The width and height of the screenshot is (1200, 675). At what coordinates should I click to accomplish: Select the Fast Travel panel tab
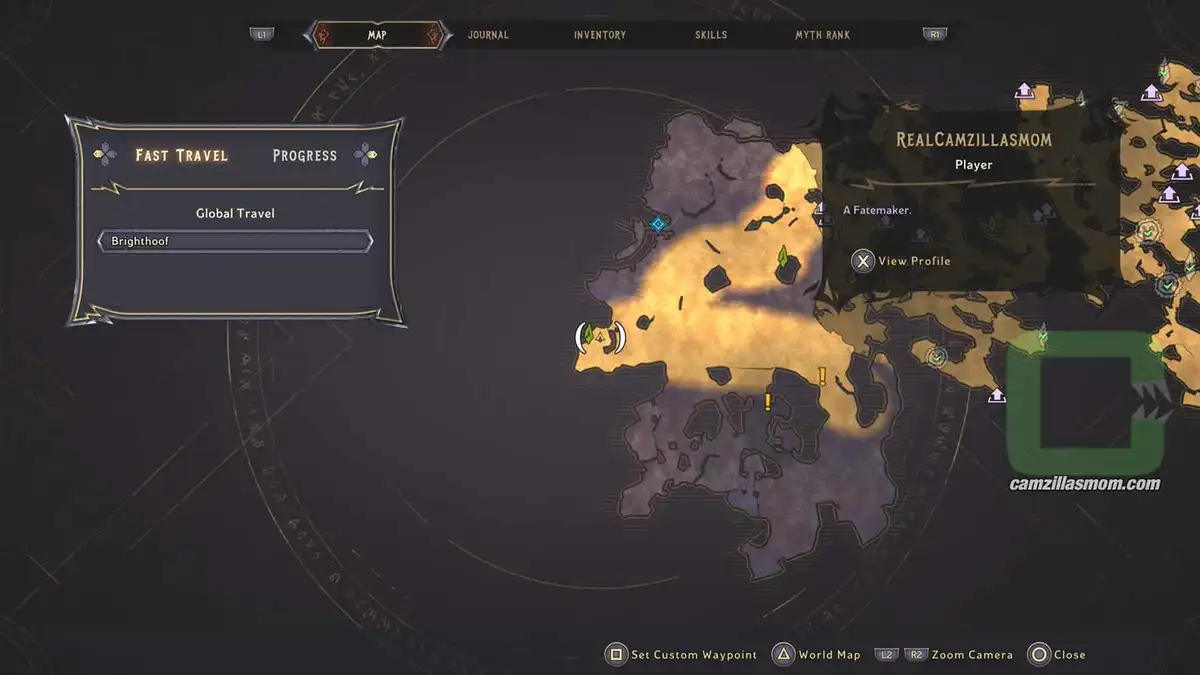[x=182, y=155]
